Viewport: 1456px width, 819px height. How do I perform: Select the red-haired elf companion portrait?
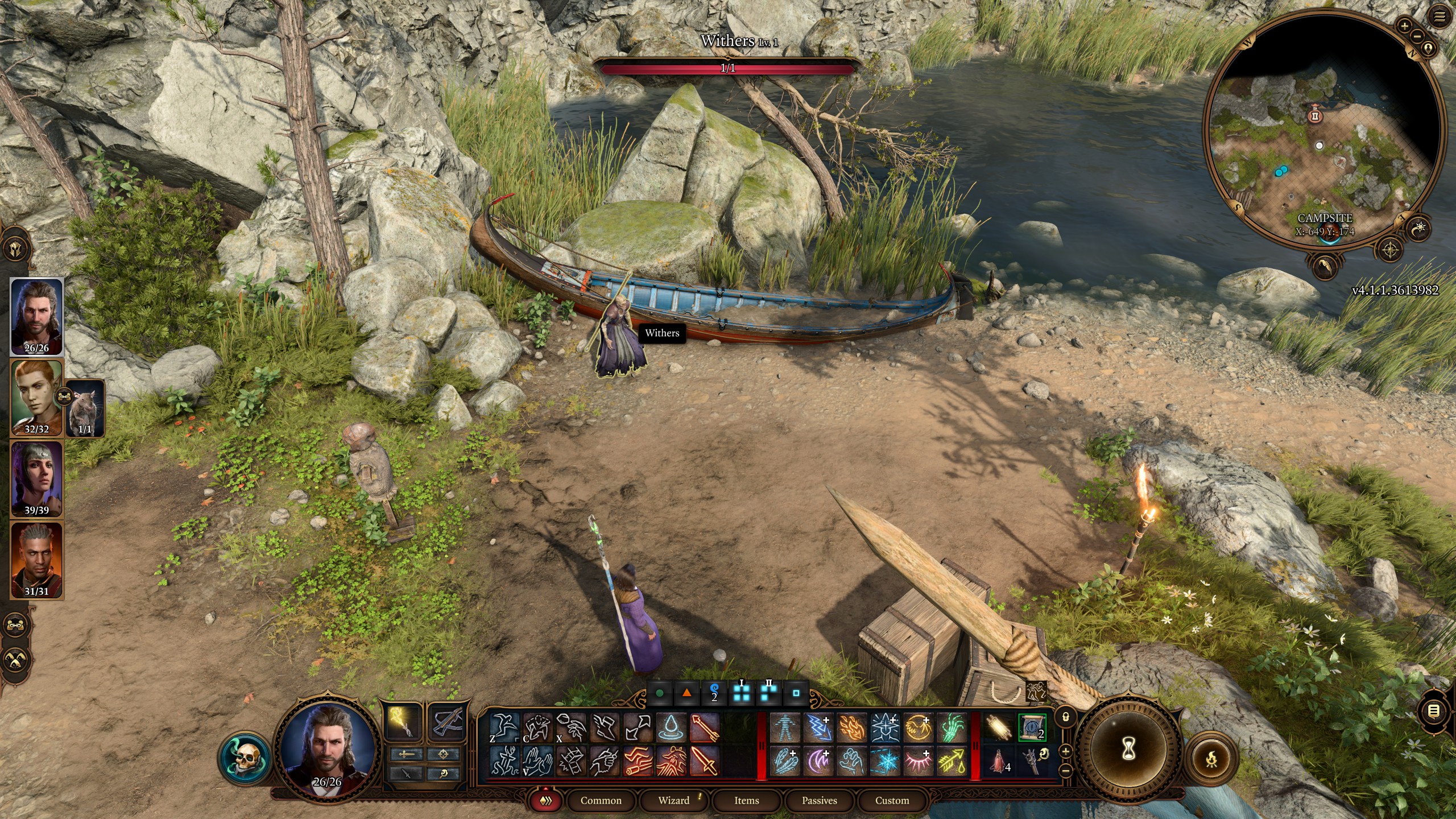36,397
